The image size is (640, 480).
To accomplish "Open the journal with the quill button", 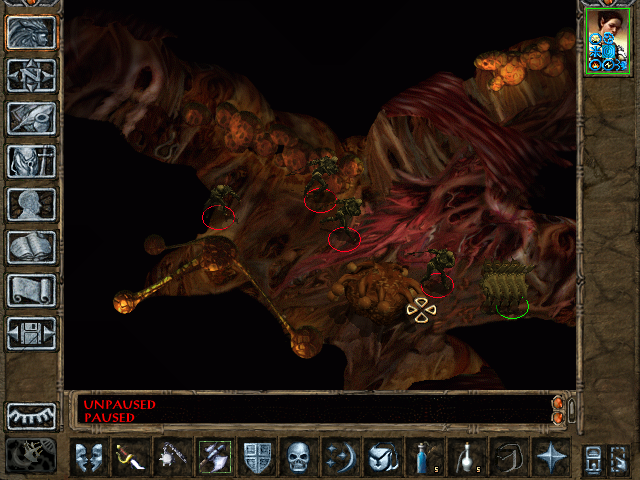I will pyautogui.click(x=31, y=119).
